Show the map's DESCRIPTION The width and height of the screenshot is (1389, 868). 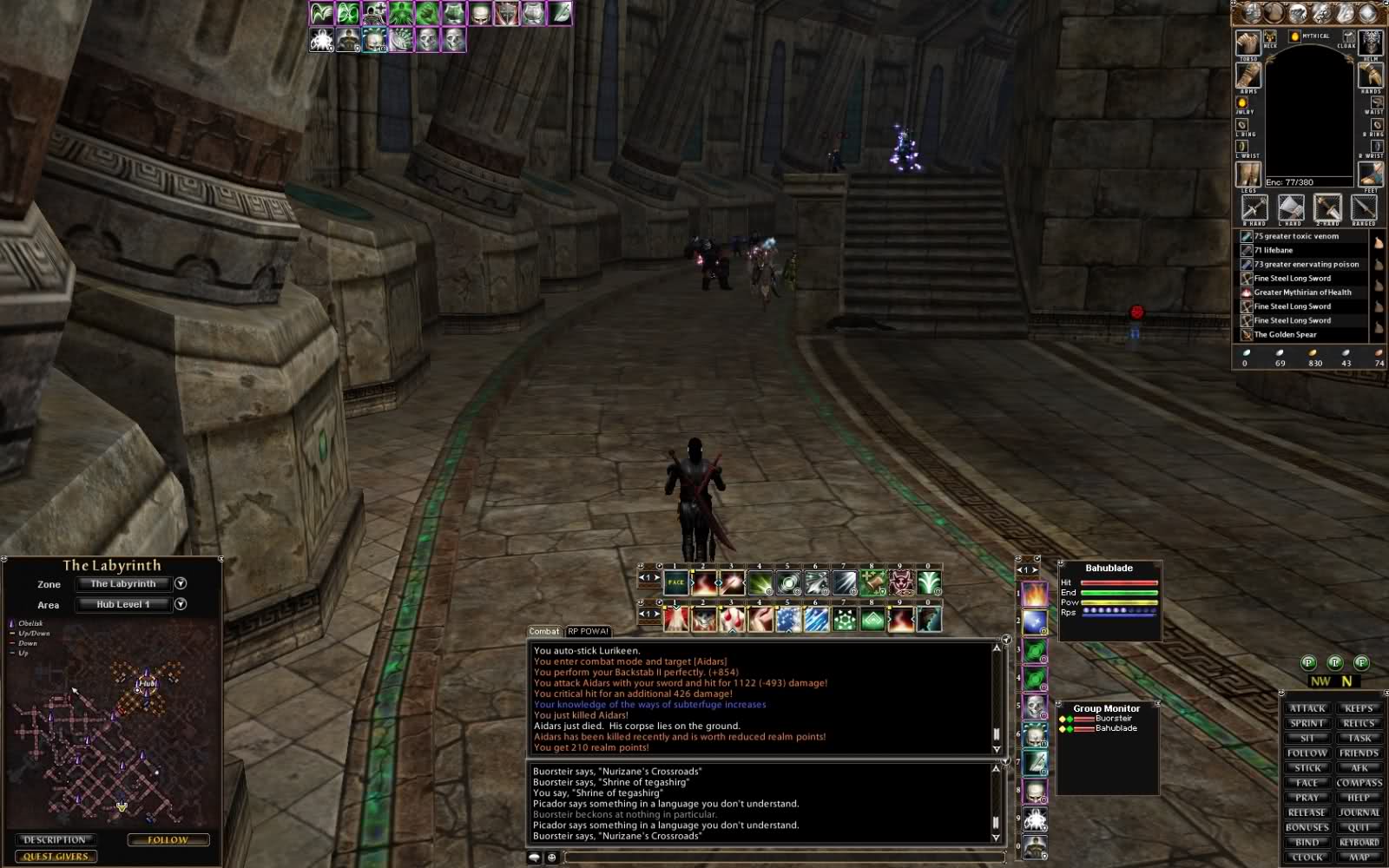tap(55, 840)
